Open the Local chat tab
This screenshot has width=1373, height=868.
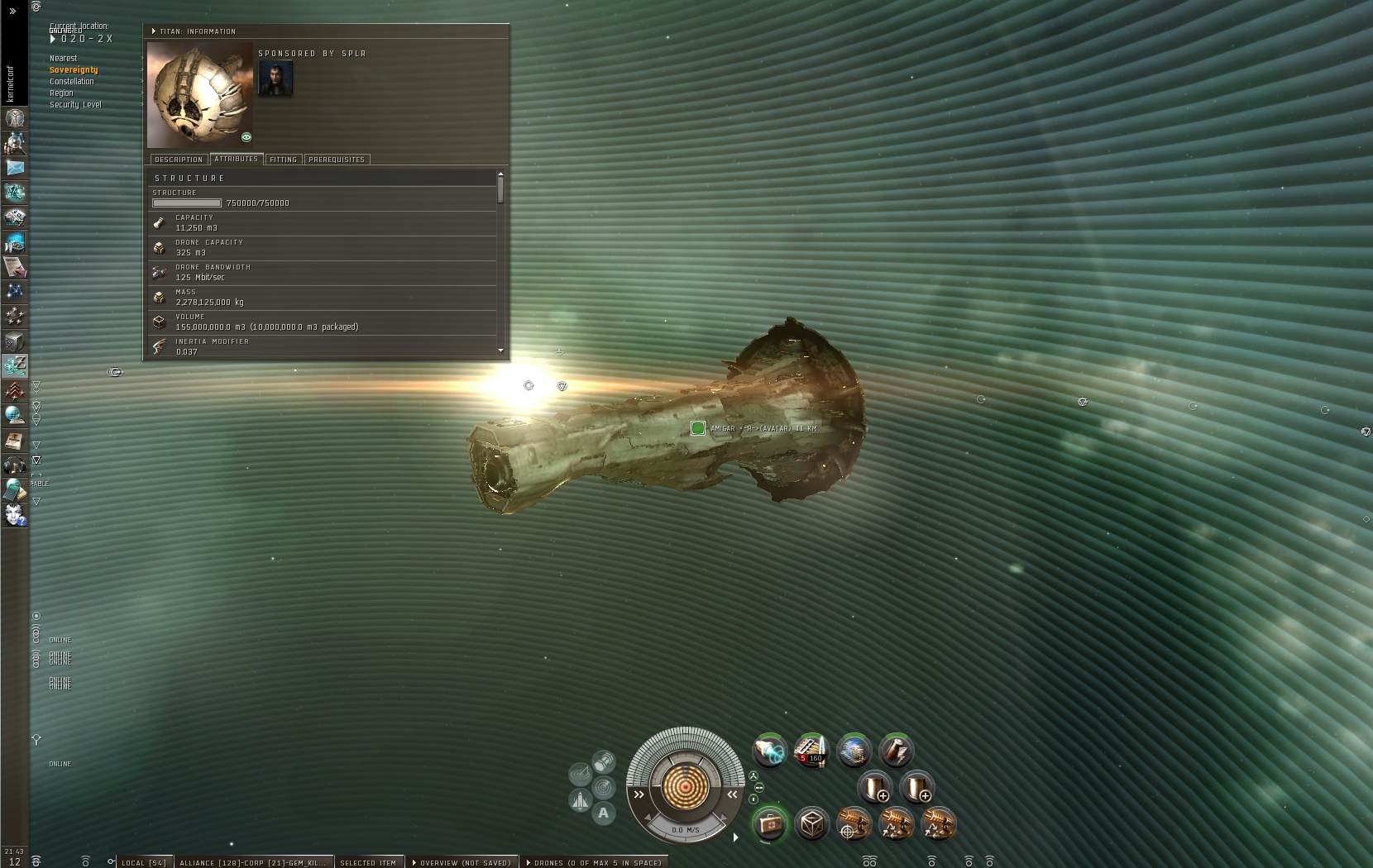(143, 862)
